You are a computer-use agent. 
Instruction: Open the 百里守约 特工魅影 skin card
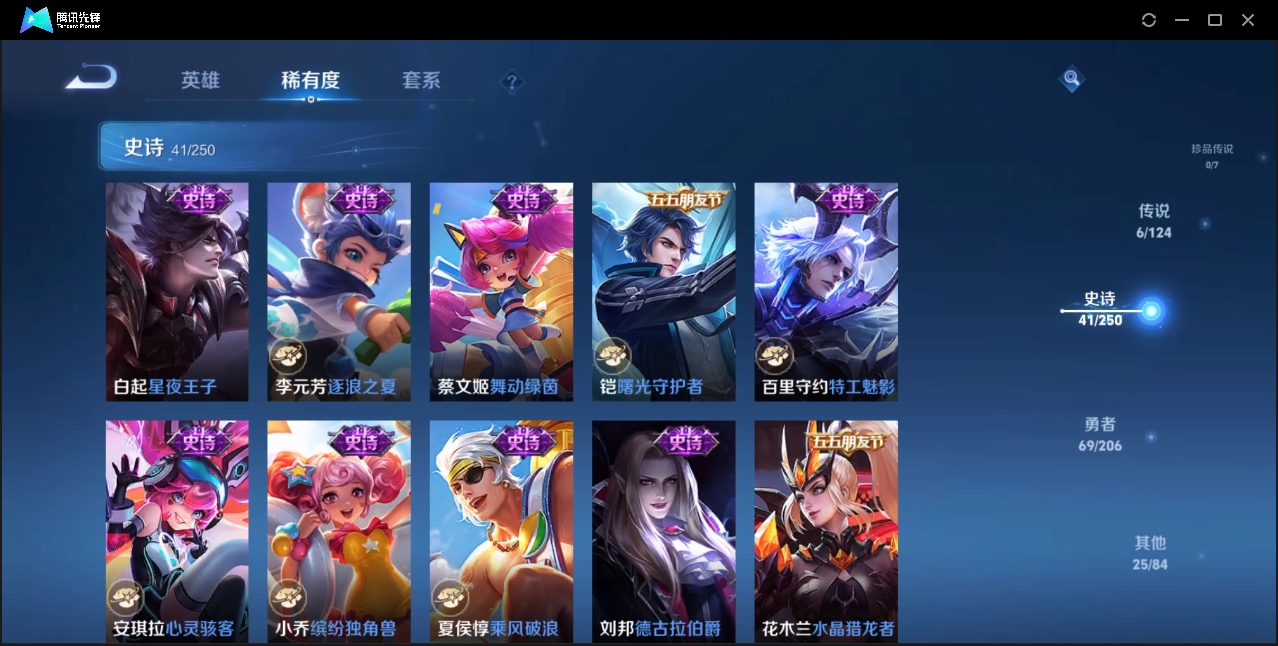tap(826, 292)
